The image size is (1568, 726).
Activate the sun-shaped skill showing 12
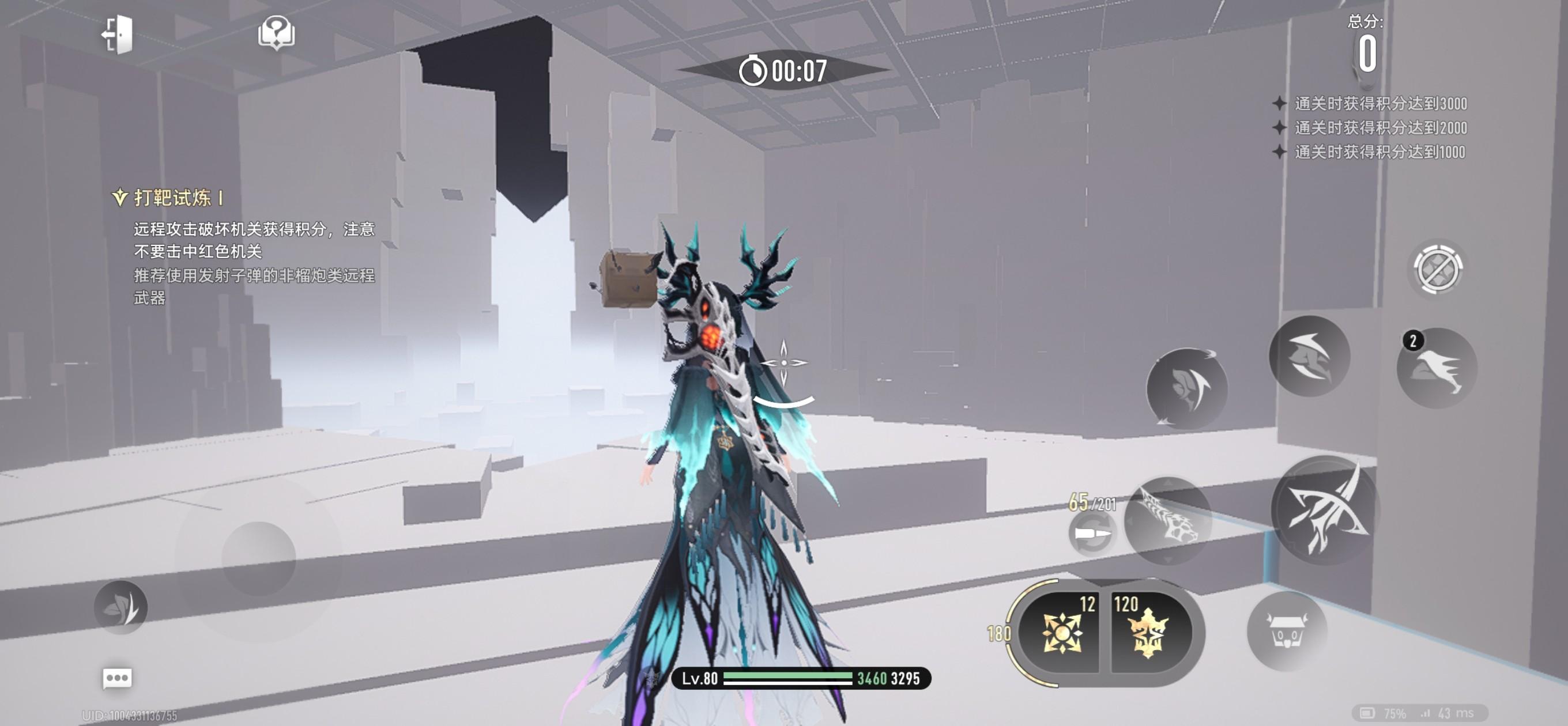(x=1061, y=632)
